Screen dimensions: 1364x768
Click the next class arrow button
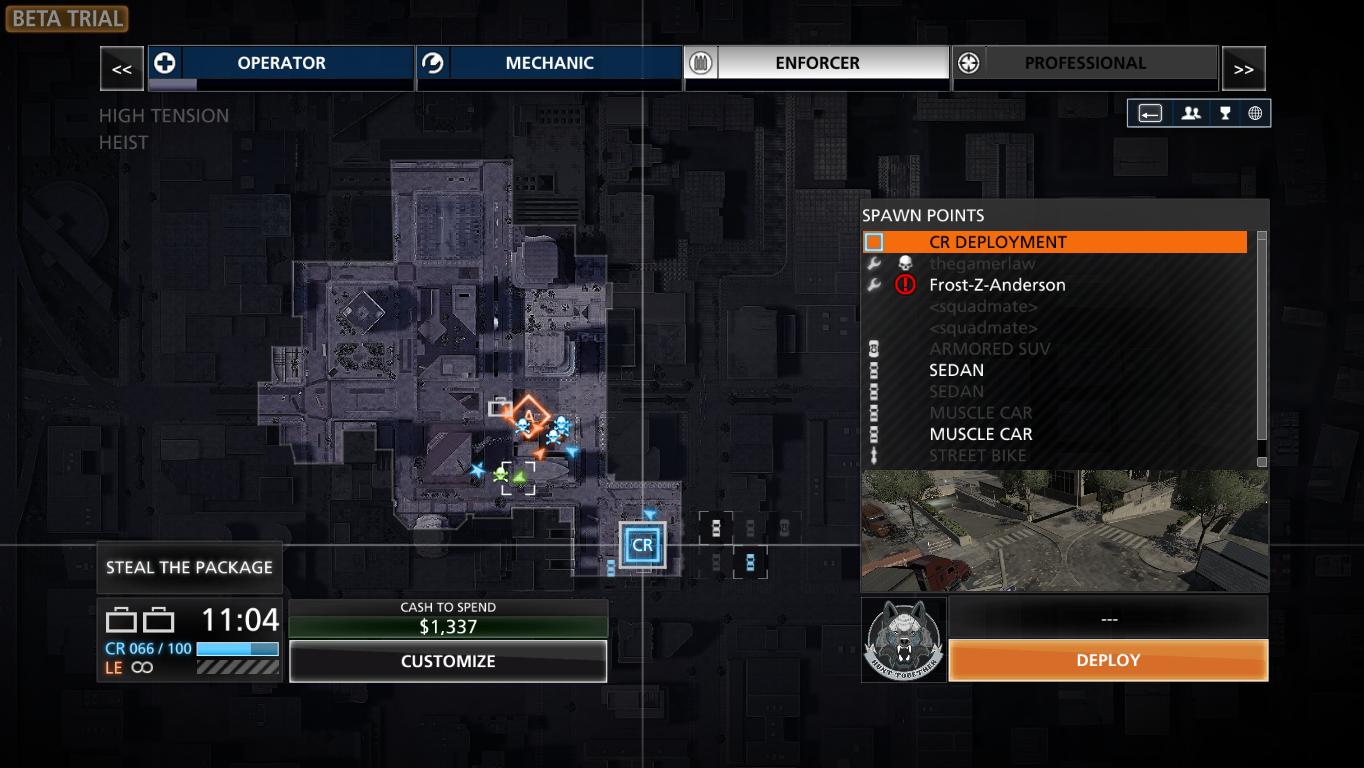point(1243,69)
